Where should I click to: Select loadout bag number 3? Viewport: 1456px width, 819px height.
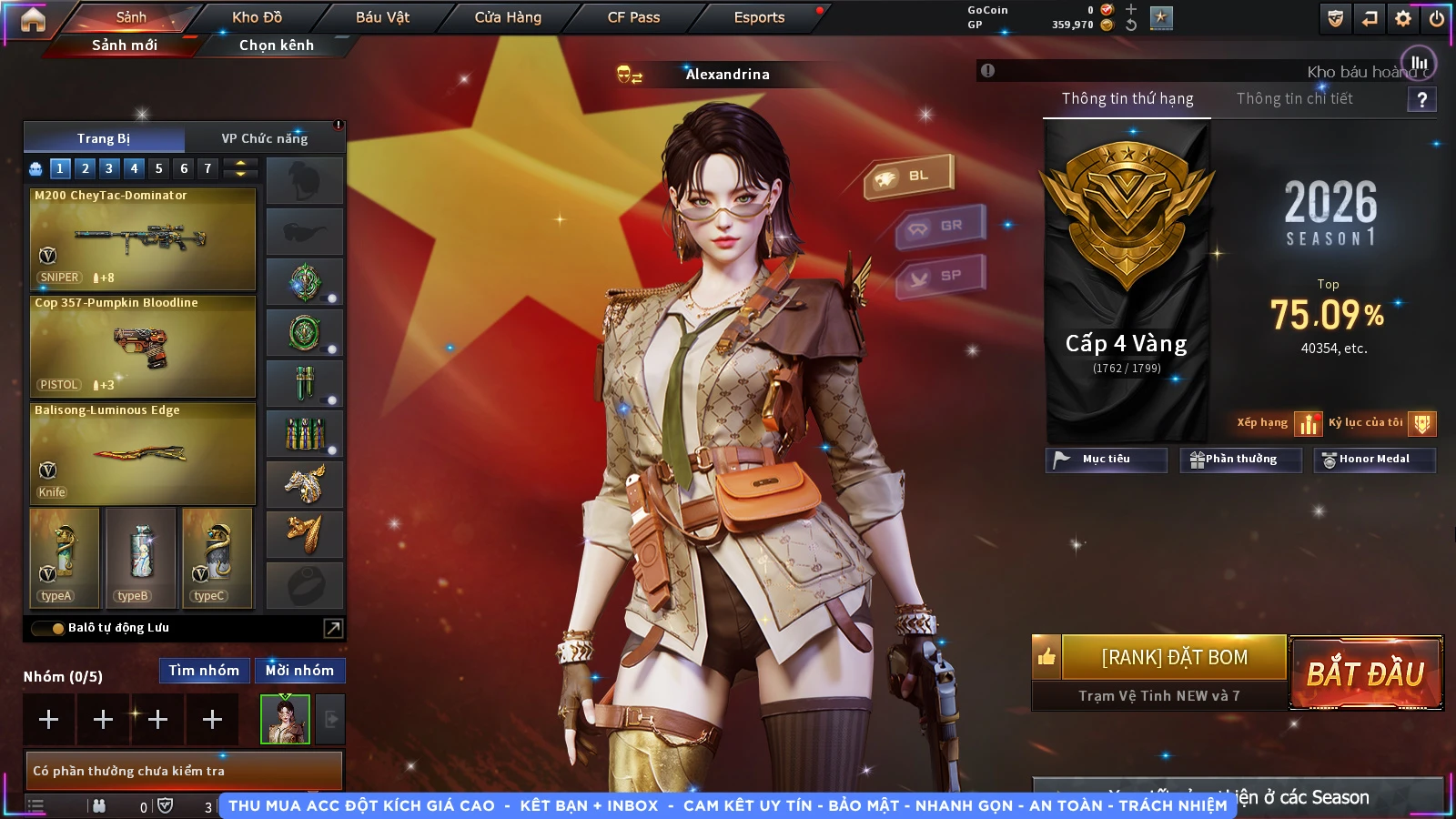coord(109,168)
